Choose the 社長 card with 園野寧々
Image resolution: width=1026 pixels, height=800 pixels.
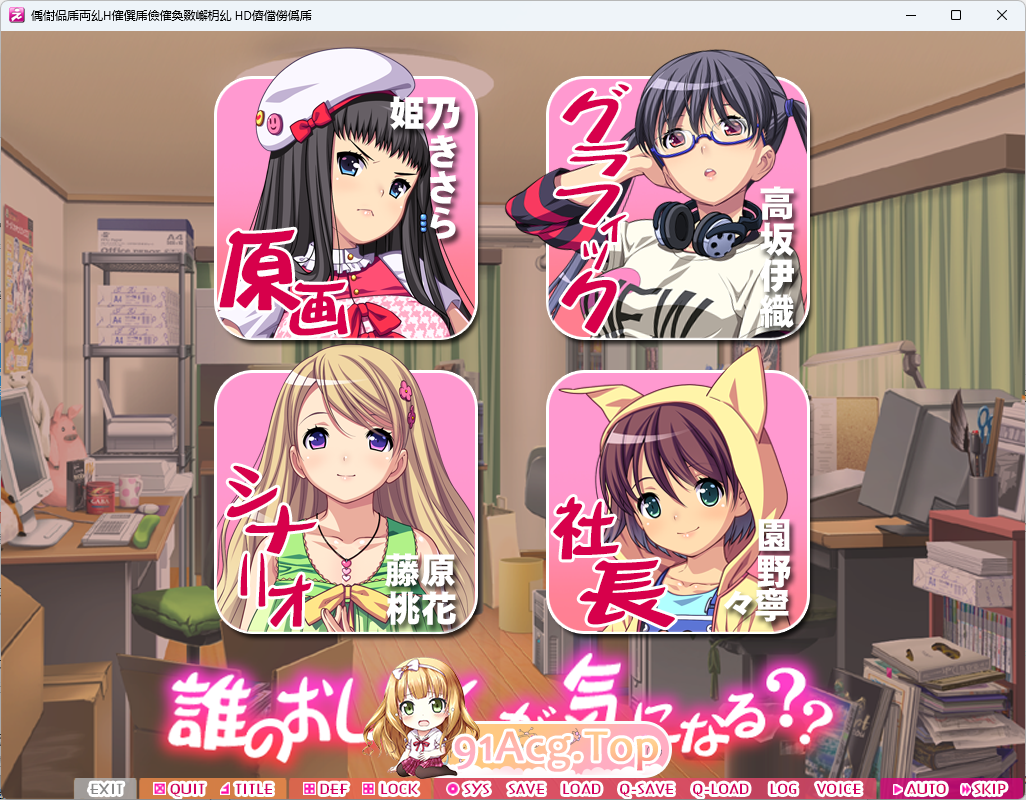[x=677, y=502]
